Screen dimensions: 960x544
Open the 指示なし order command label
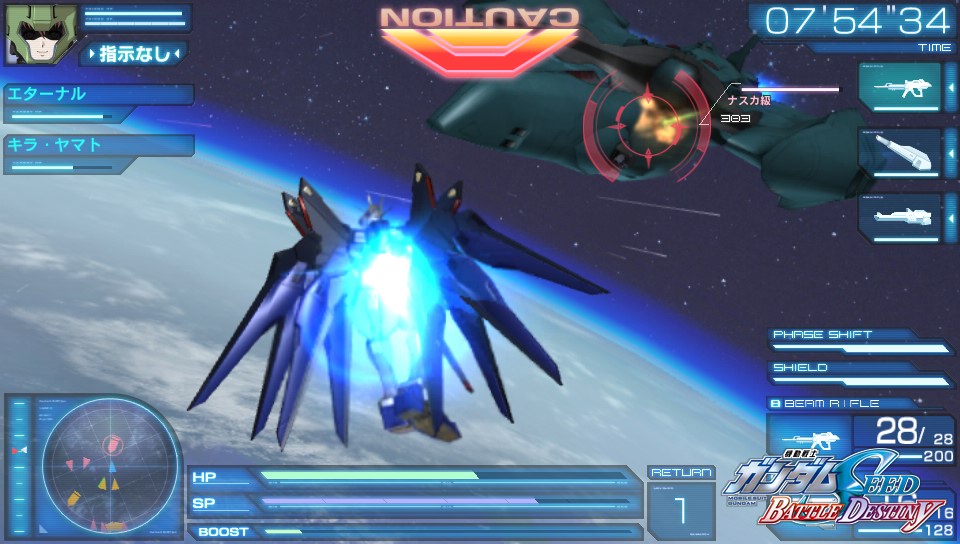133,54
